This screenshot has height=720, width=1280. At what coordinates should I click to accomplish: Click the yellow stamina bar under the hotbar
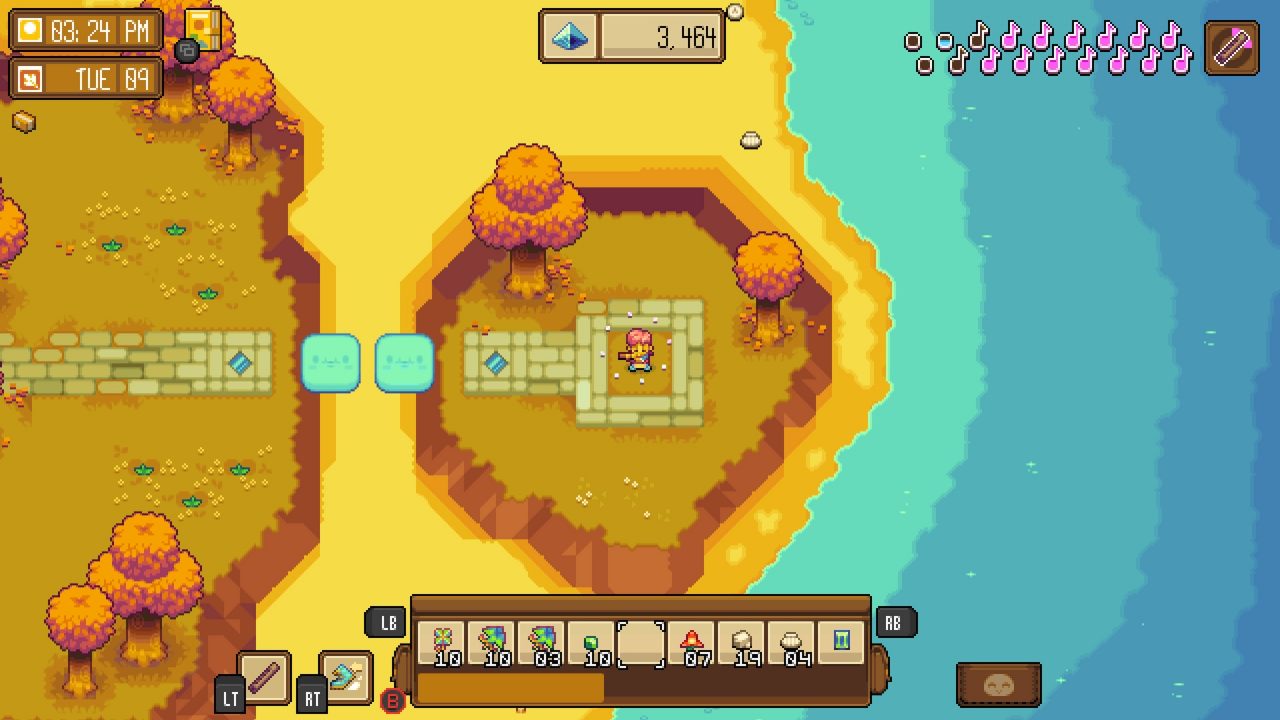(x=510, y=688)
